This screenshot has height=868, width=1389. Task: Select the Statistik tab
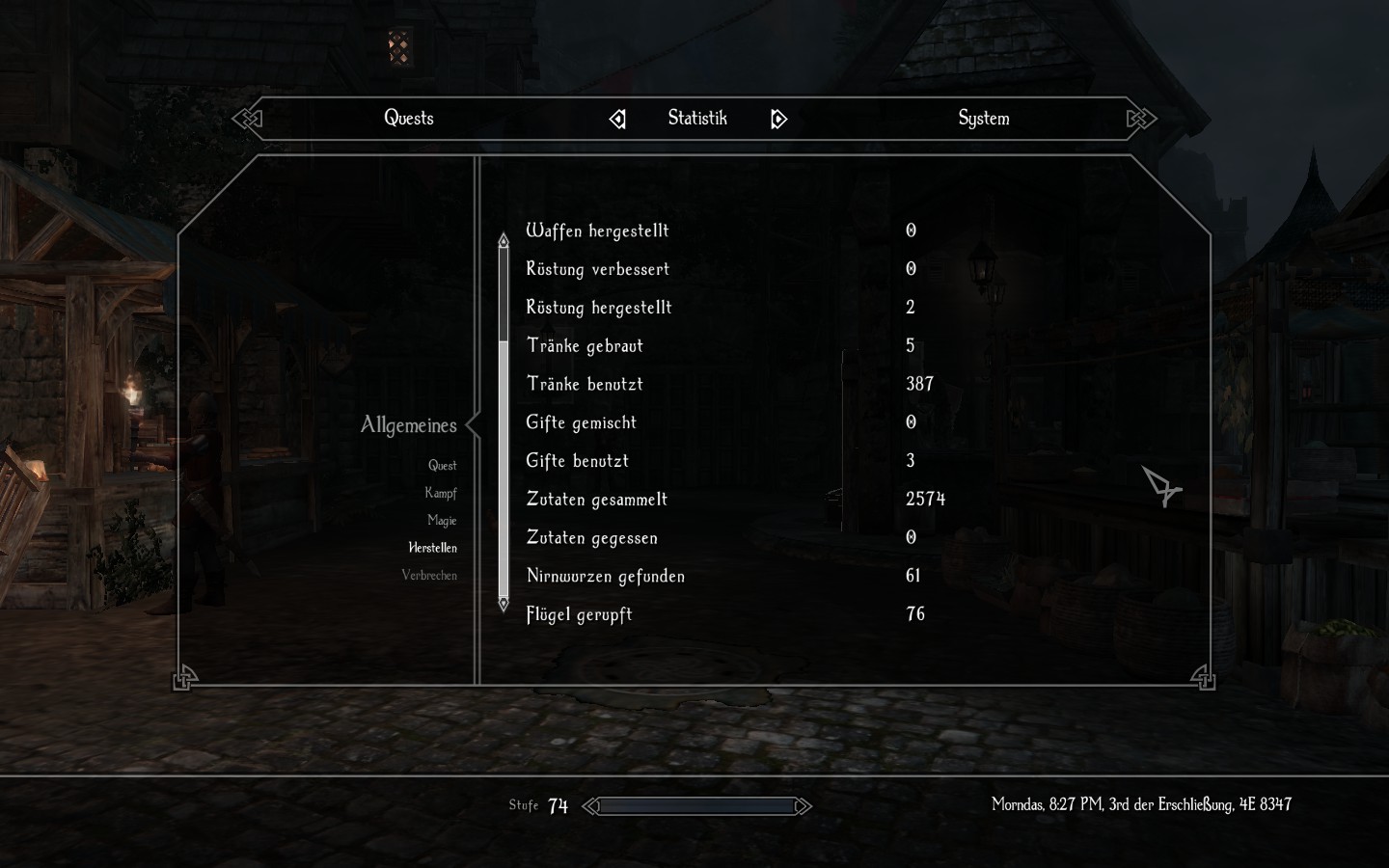(x=697, y=119)
